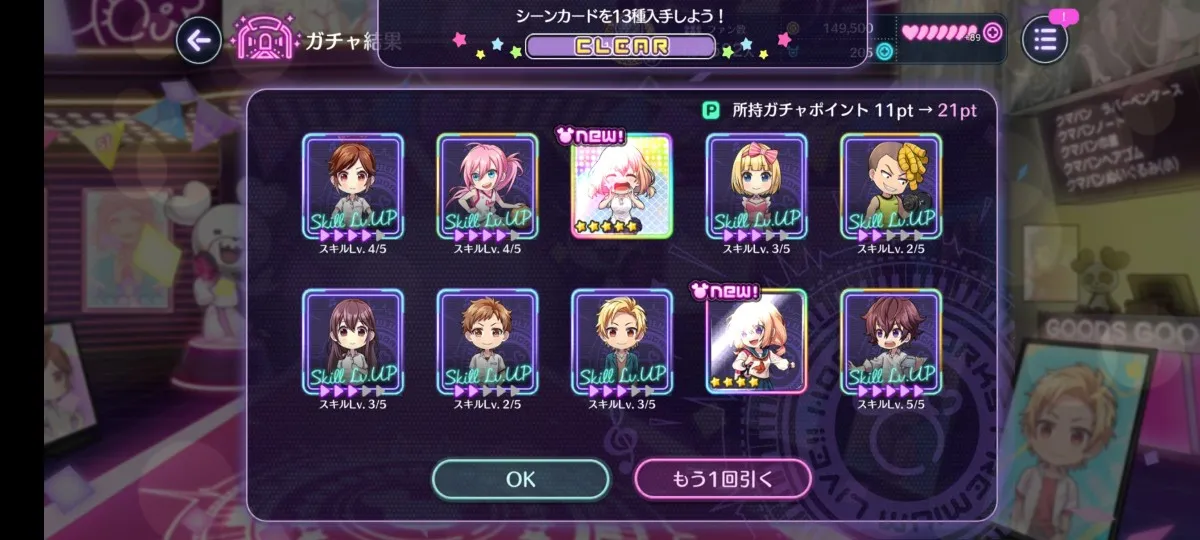Select the new five-star rainbow card
Viewport: 1200px width, 540px height.
pyautogui.click(x=621, y=186)
